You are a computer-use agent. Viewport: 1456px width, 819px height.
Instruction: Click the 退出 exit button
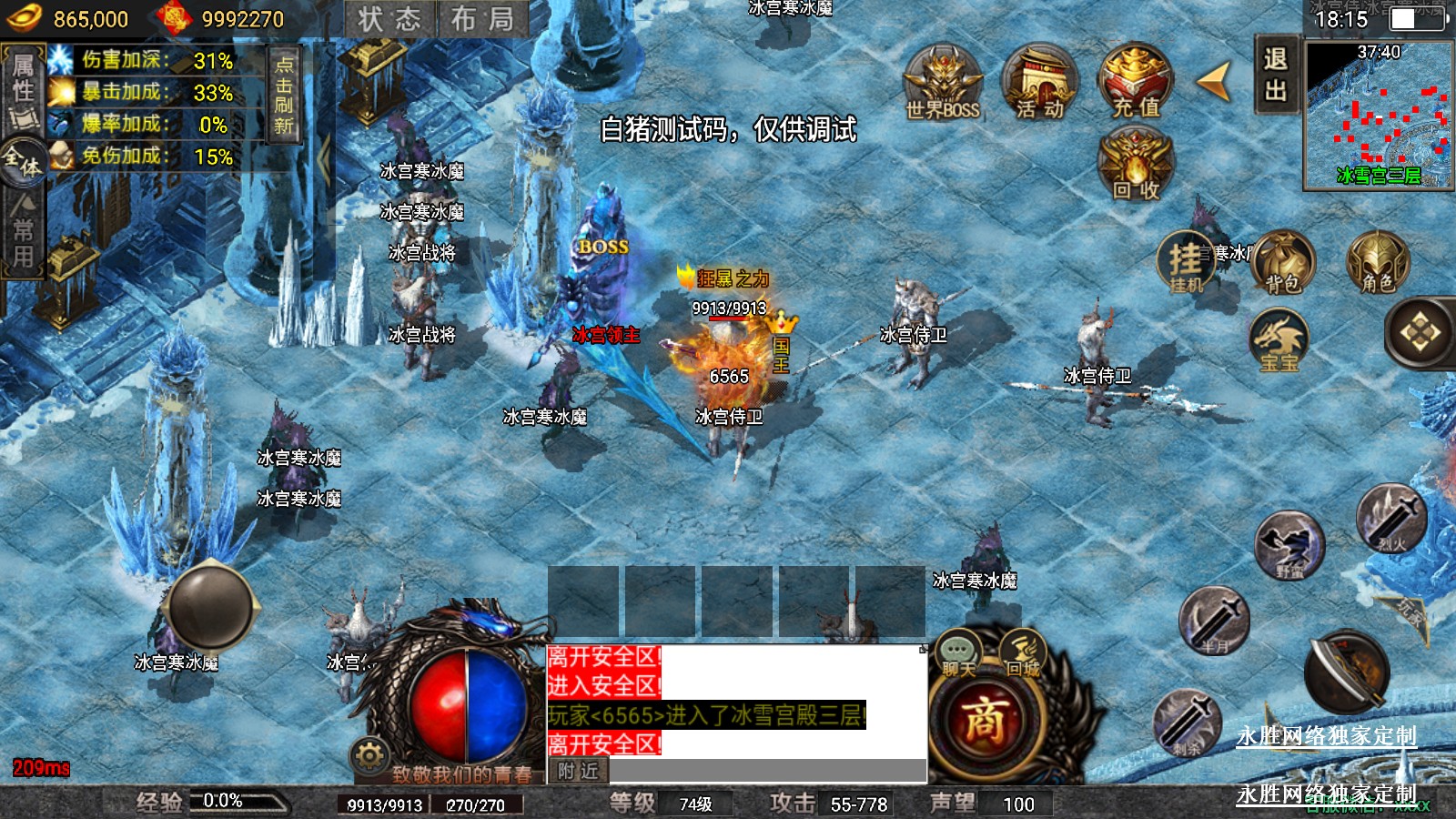pyautogui.click(x=1276, y=75)
